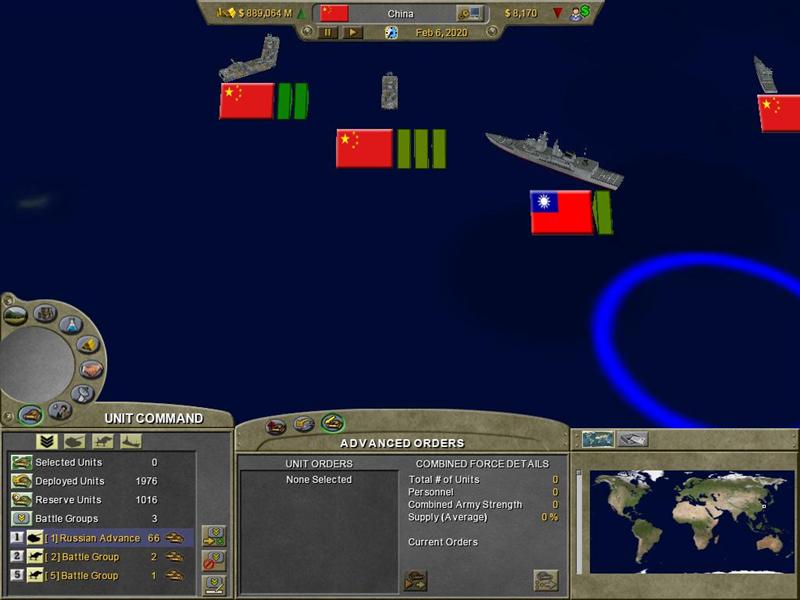Open the handshake diplomacy department icon
The width and height of the screenshot is (800, 600).
coord(91,369)
